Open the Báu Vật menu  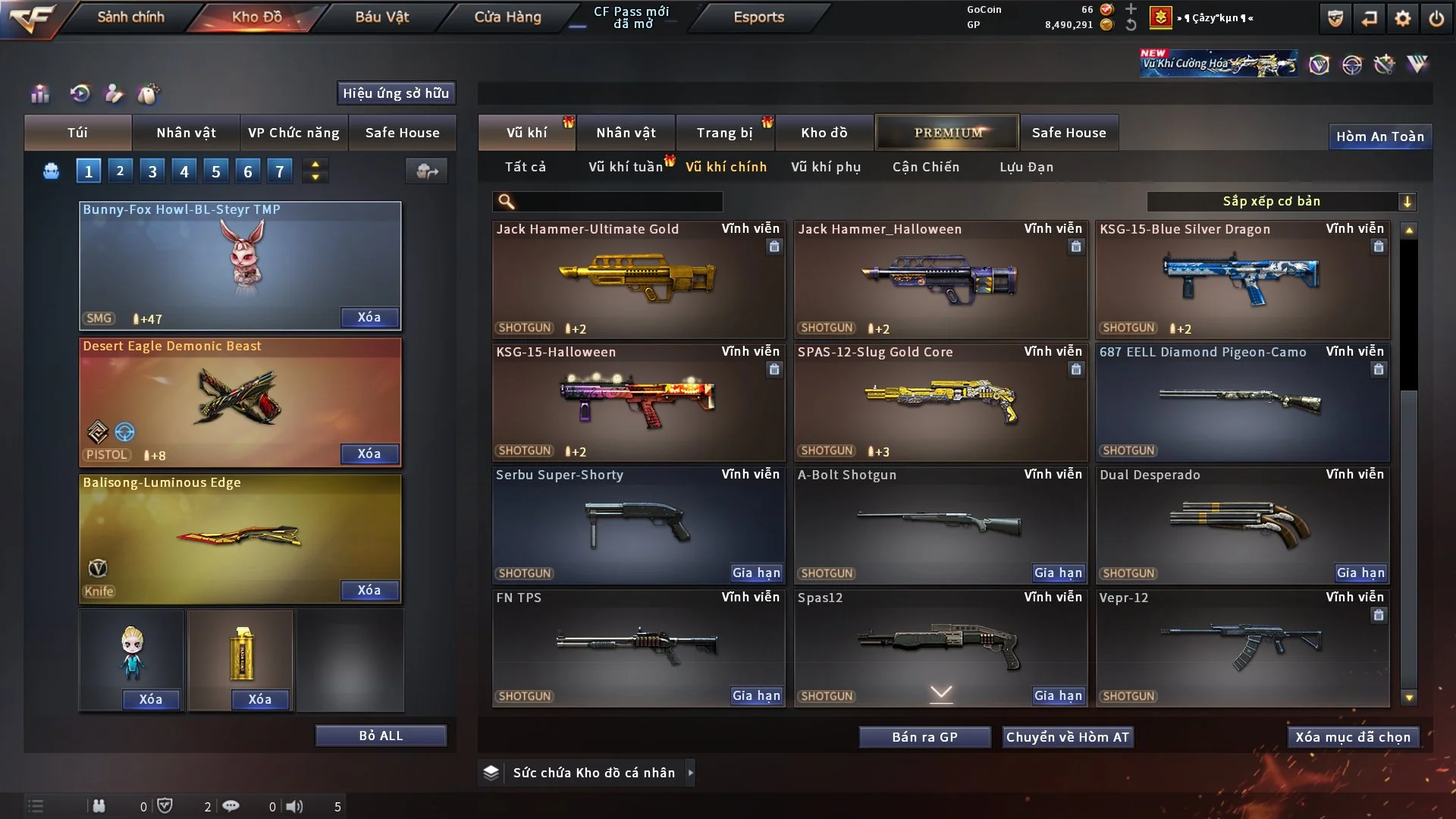click(381, 17)
